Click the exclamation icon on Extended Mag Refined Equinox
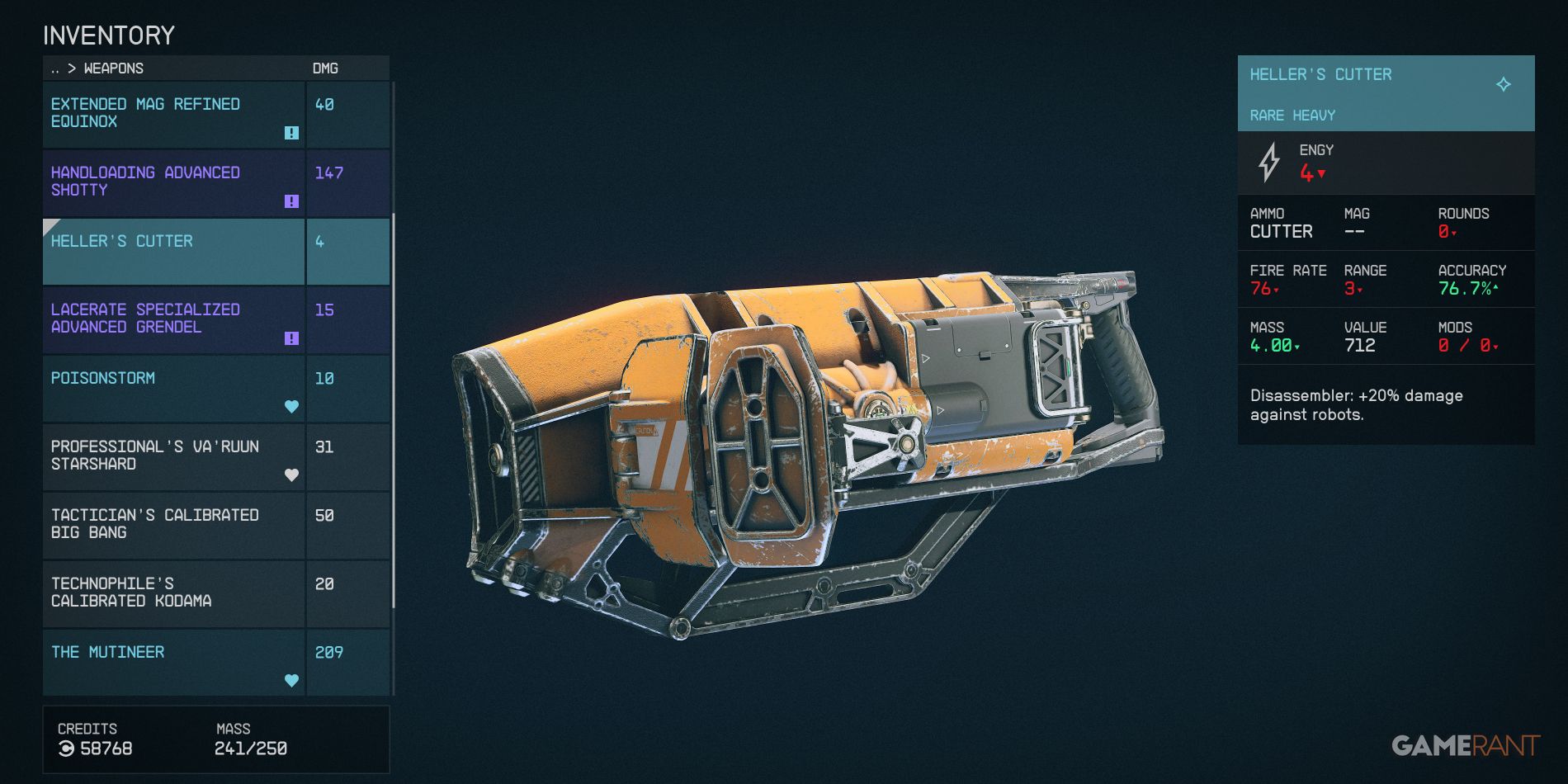Screen dimensions: 1568x784 click(290, 133)
